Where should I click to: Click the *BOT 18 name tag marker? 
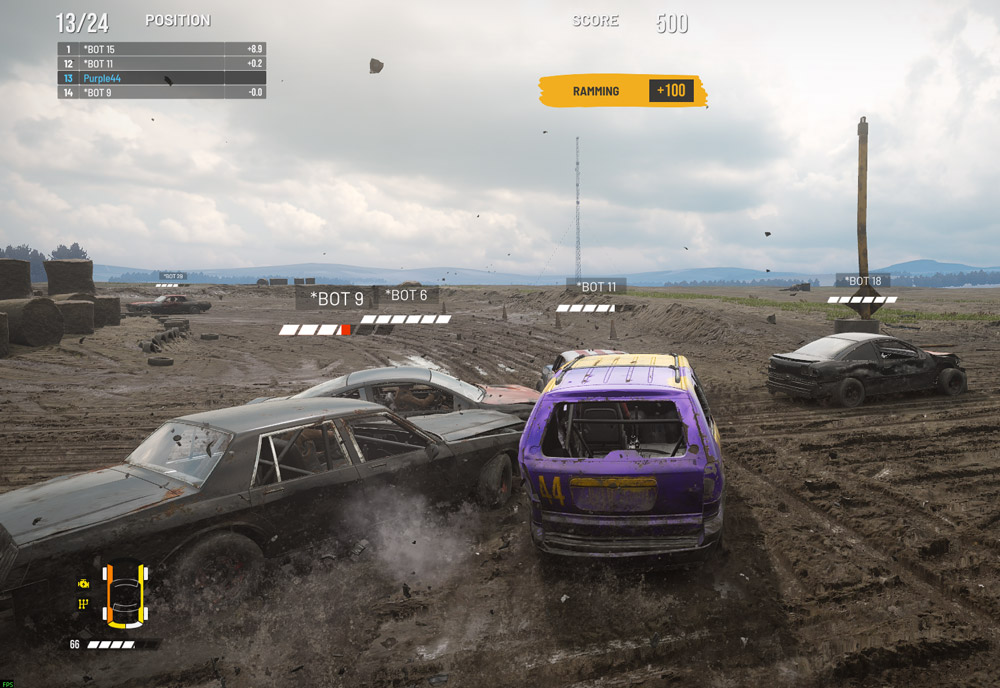(x=862, y=281)
